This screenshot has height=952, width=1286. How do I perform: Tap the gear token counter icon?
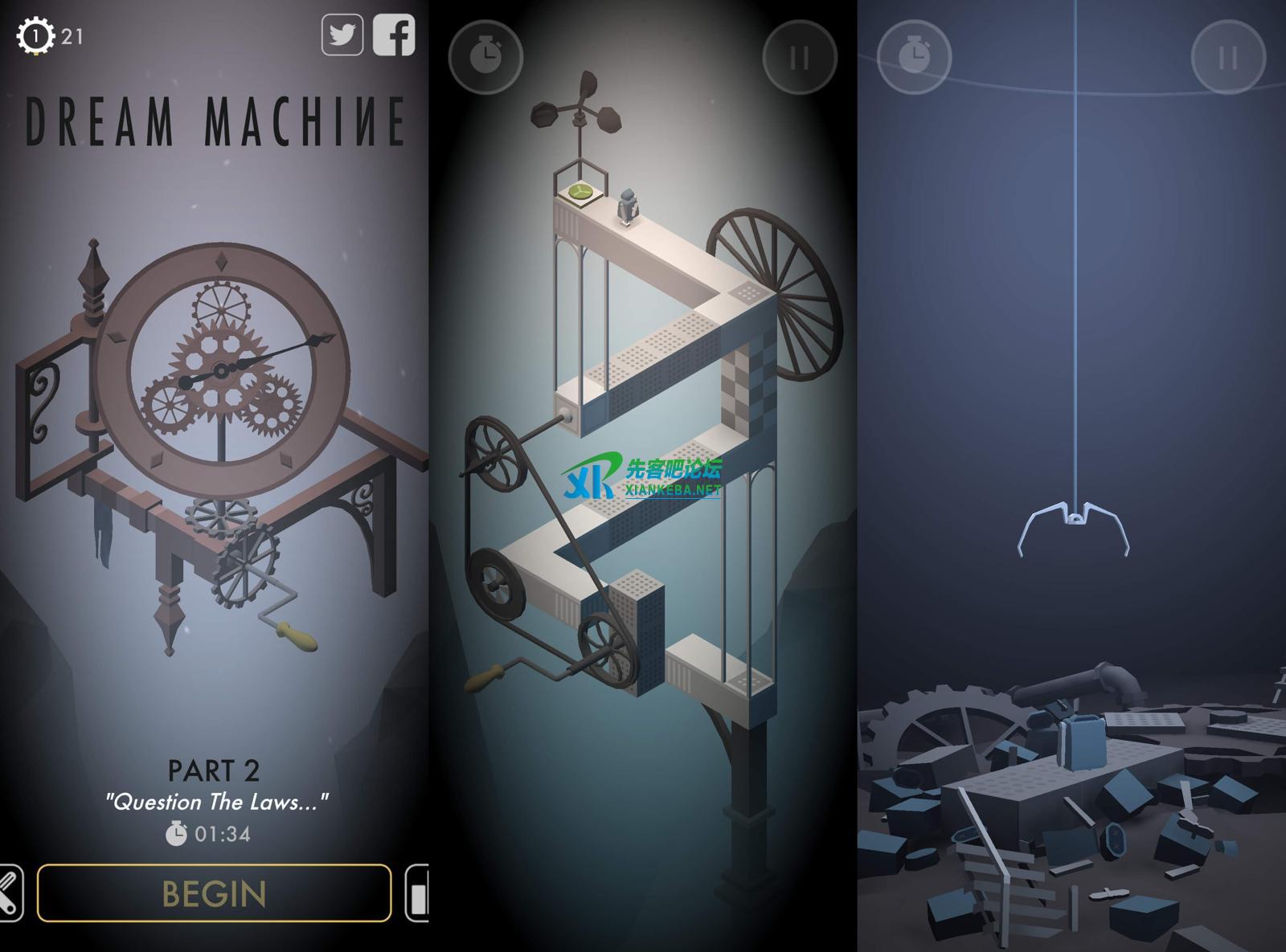pos(35,36)
